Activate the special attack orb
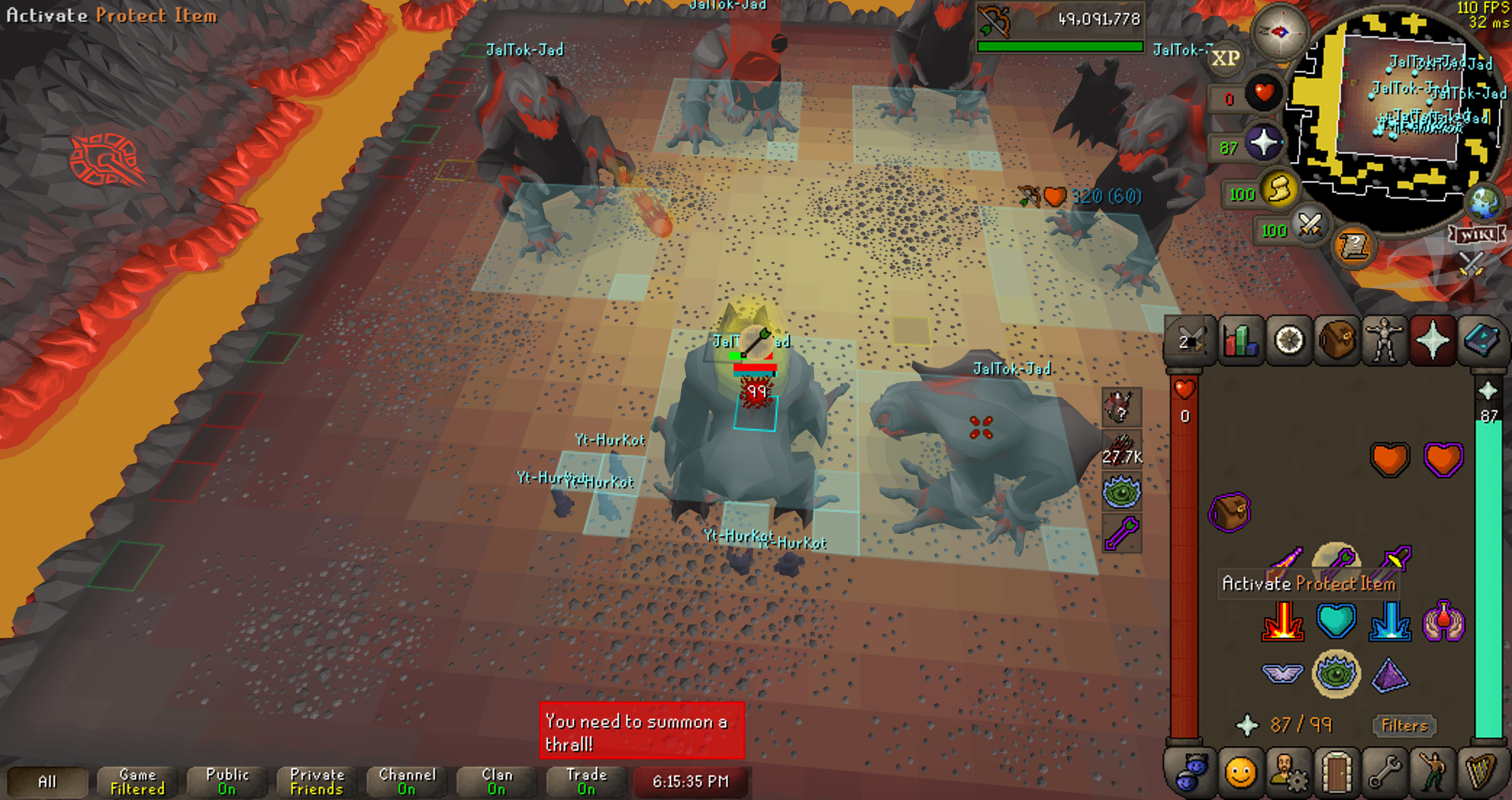 point(1310,226)
